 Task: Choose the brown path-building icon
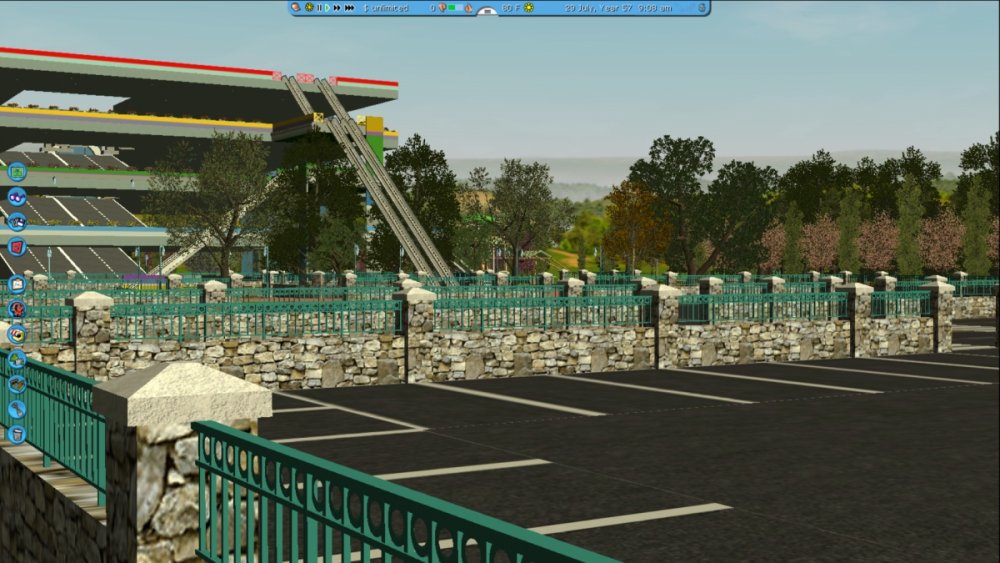(17, 384)
